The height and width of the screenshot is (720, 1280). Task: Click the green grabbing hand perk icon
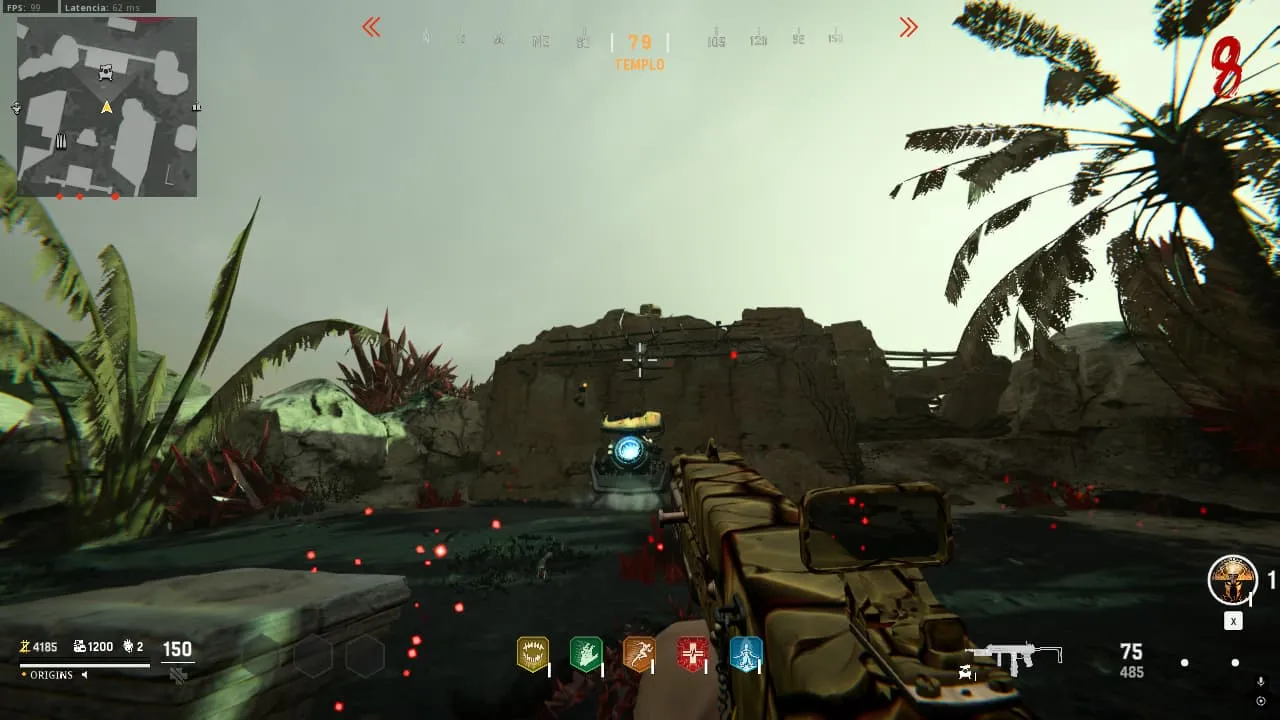click(x=585, y=654)
